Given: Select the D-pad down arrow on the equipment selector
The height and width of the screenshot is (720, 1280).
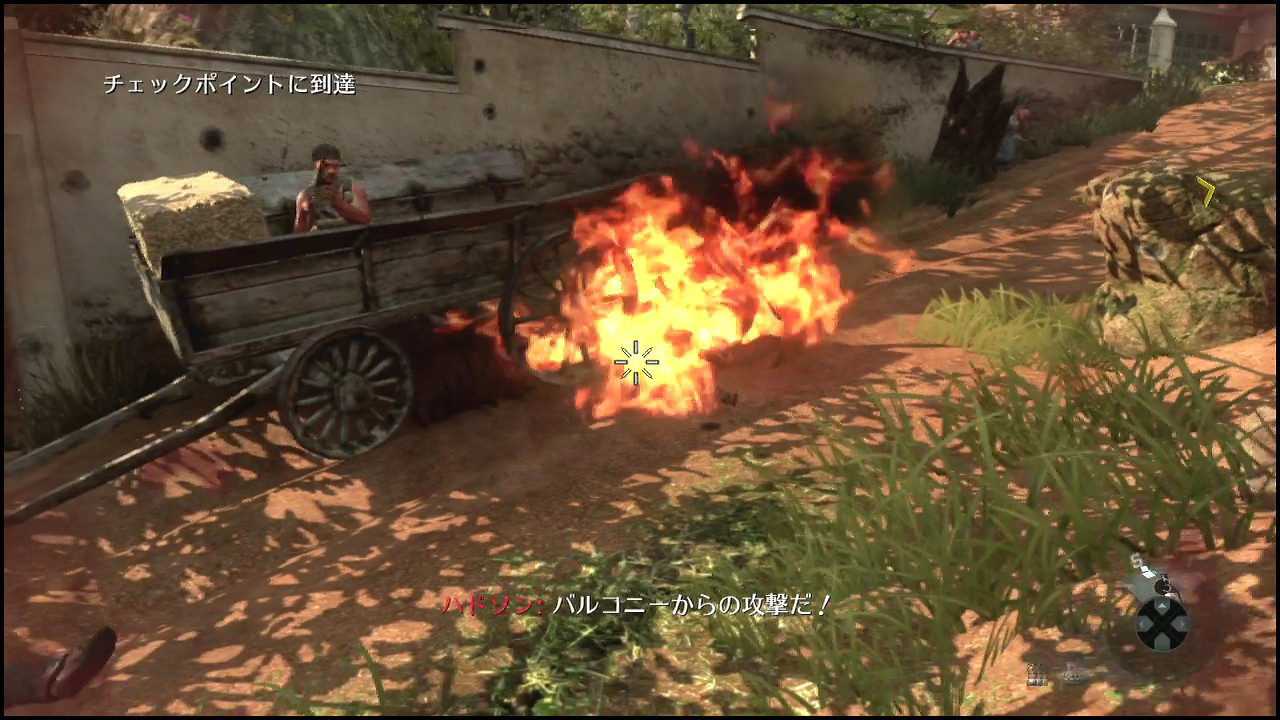Looking at the screenshot, I should tap(1160, 642).
